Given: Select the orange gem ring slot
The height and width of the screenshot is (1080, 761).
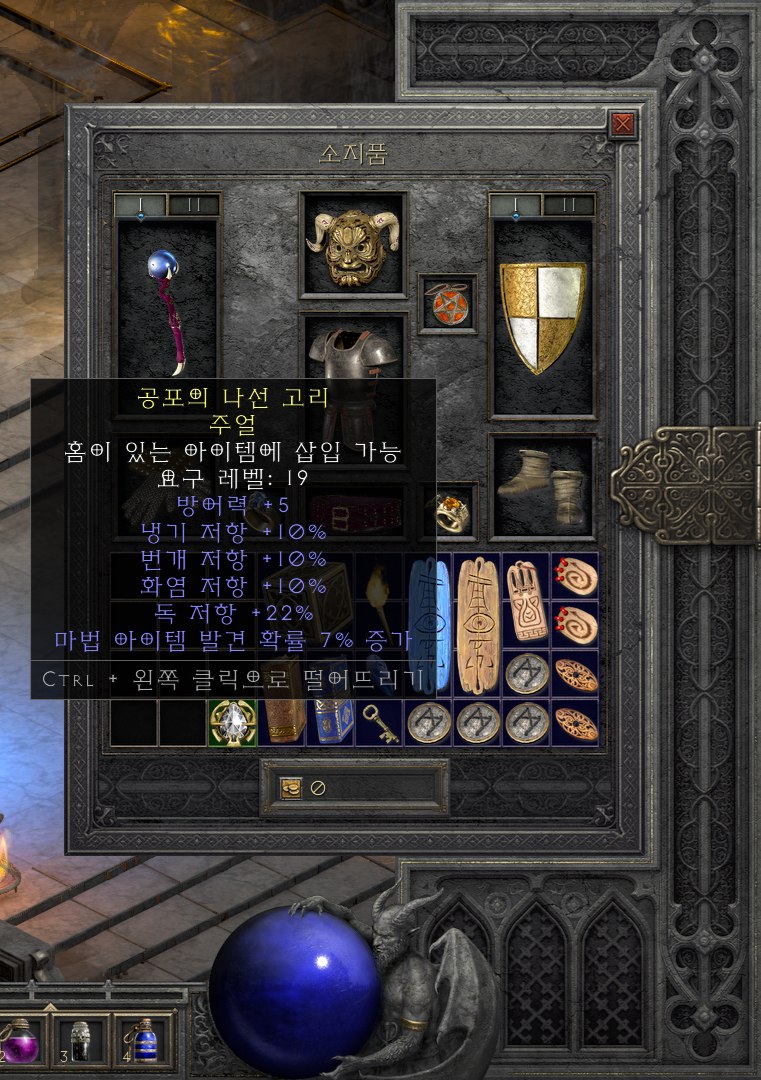Looking at the screenshot, I should click(x=447, y=510).
